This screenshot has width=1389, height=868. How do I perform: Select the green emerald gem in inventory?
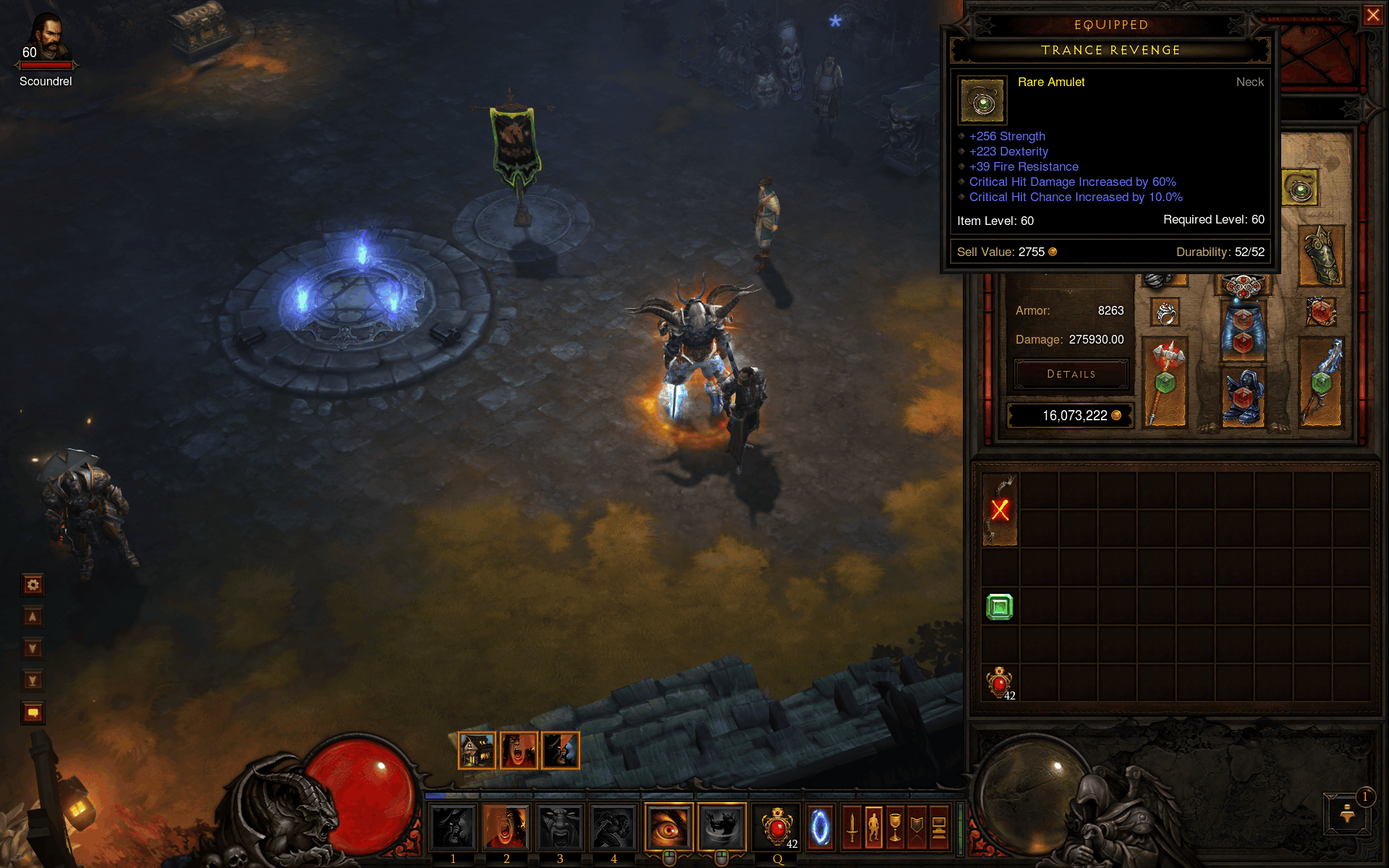point(1000,607)
